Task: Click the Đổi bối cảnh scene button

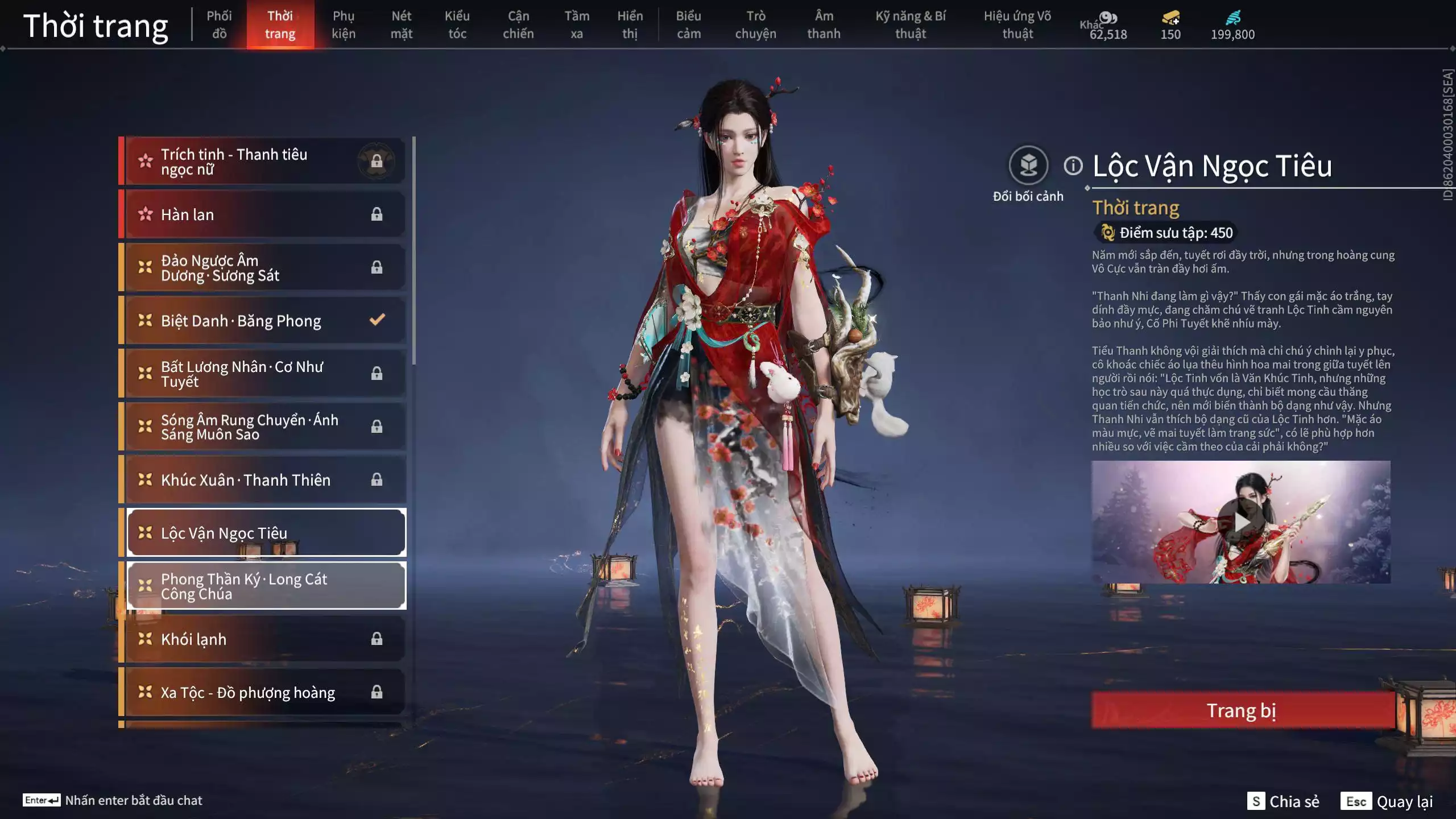Action: click(x=1028, y=166)
